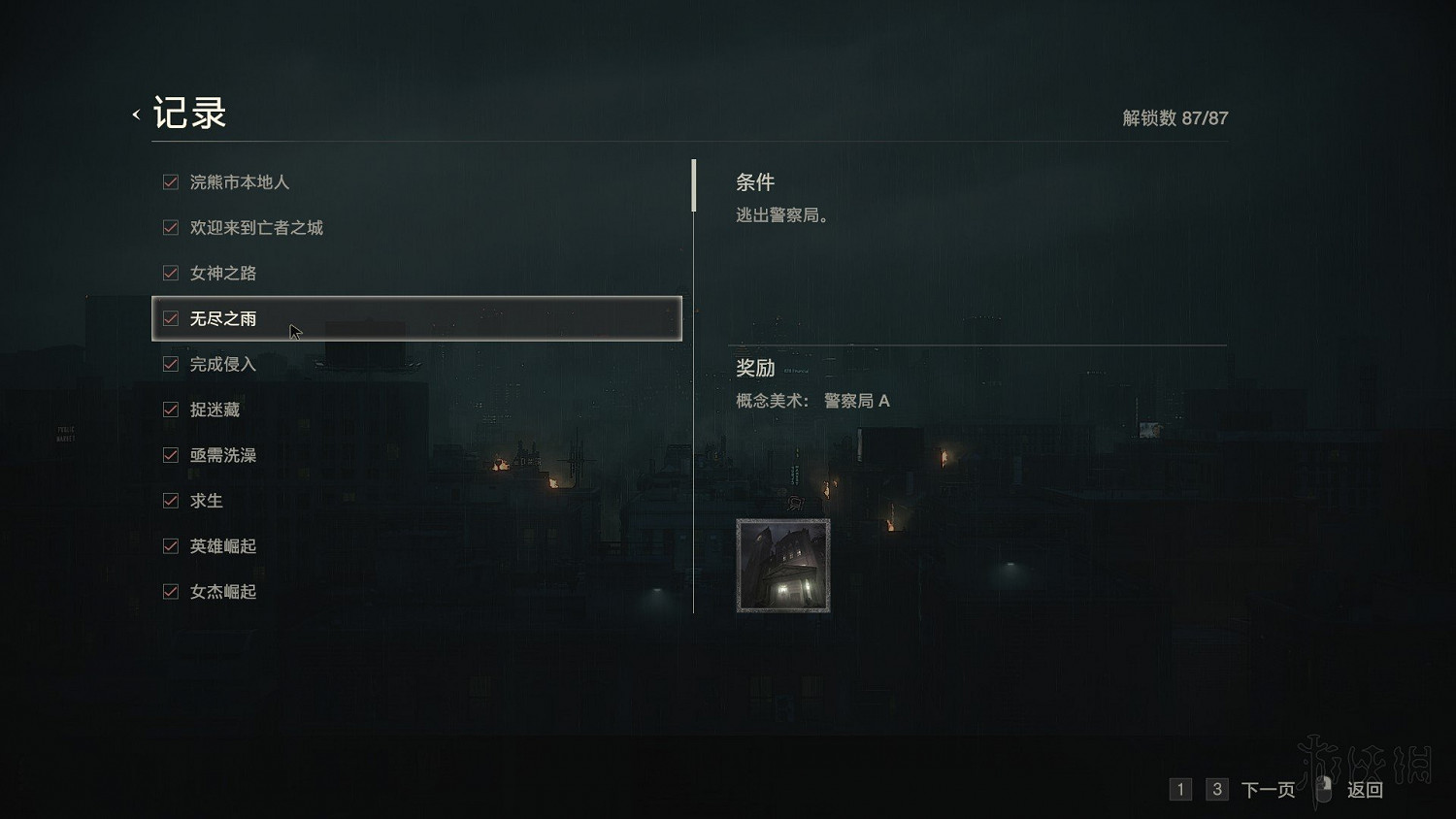The width and height of the screenshot is (1456, 819).
Task: Click the red checkmark icon beside 求生
Action: point(170,500)
